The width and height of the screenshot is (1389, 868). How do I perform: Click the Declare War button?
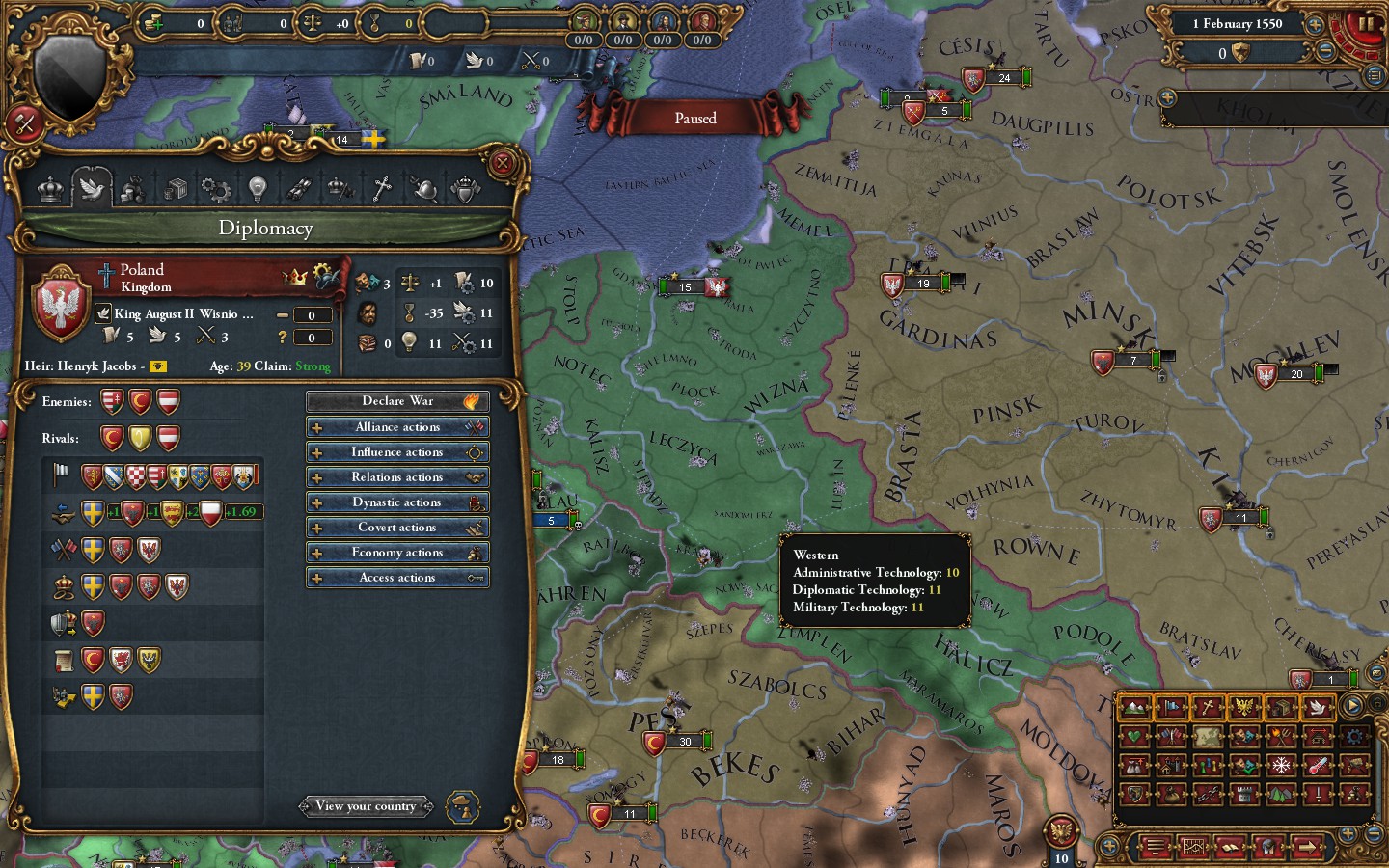click(397, 401)
